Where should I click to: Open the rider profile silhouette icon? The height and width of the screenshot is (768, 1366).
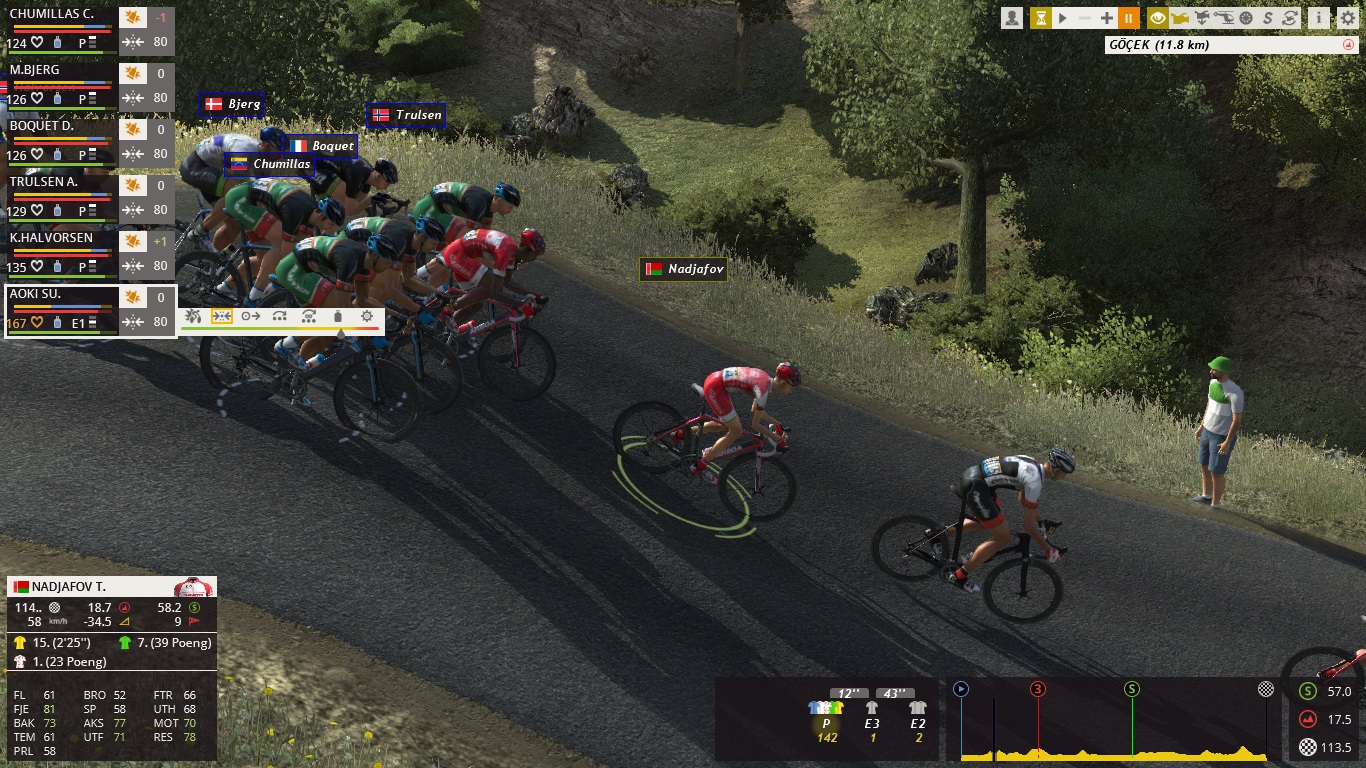(1013, 17)
